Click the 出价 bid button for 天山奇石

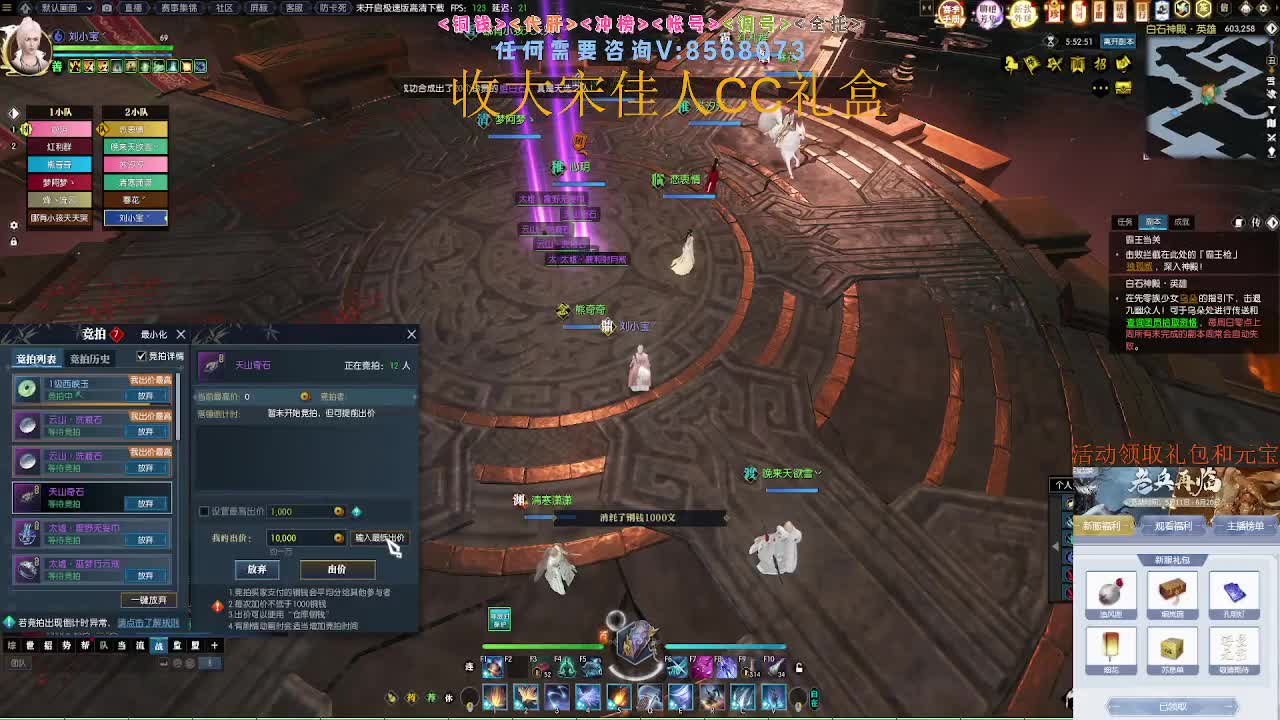click(x=340, y=569)
